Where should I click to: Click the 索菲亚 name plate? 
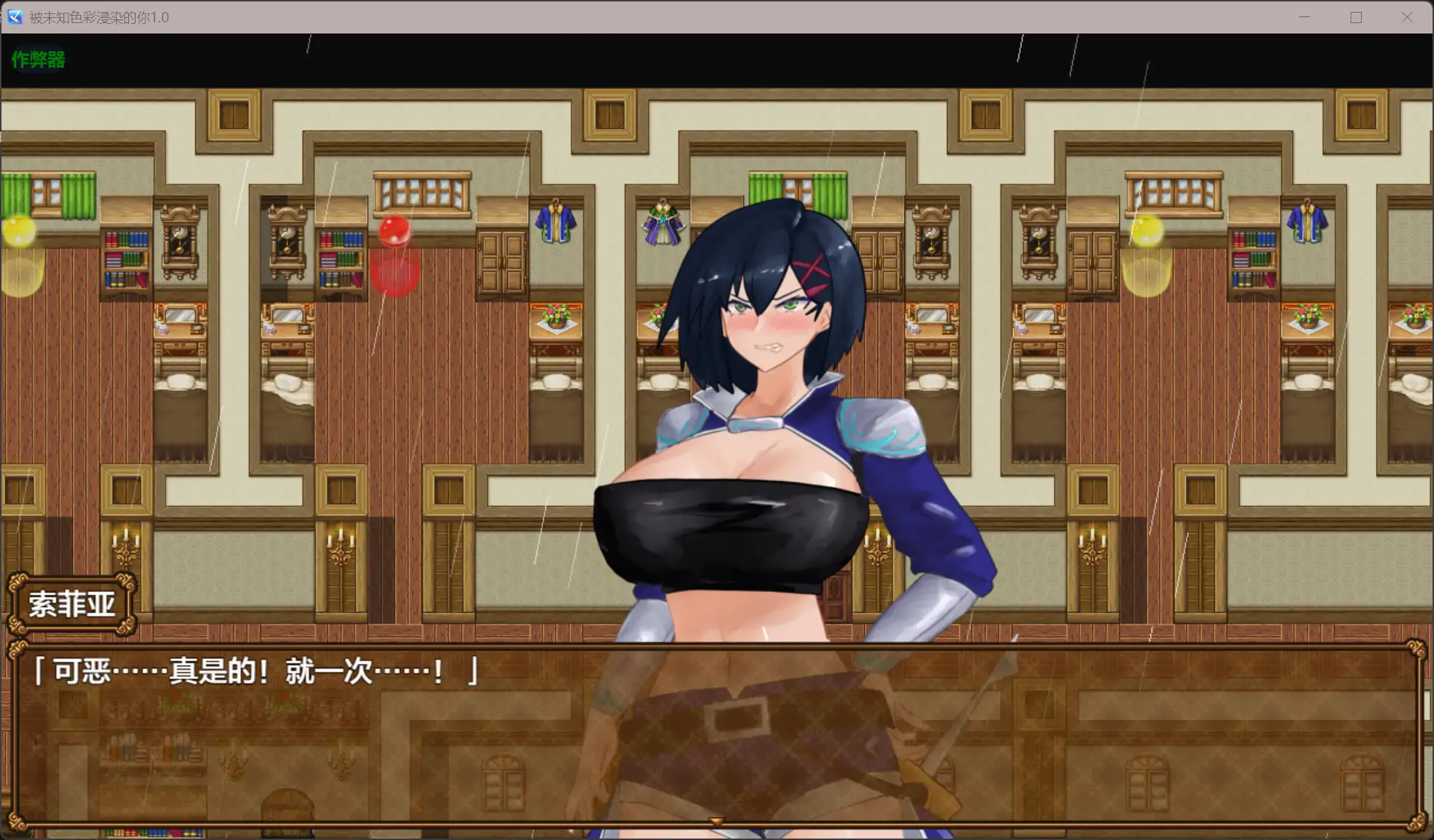72,605
